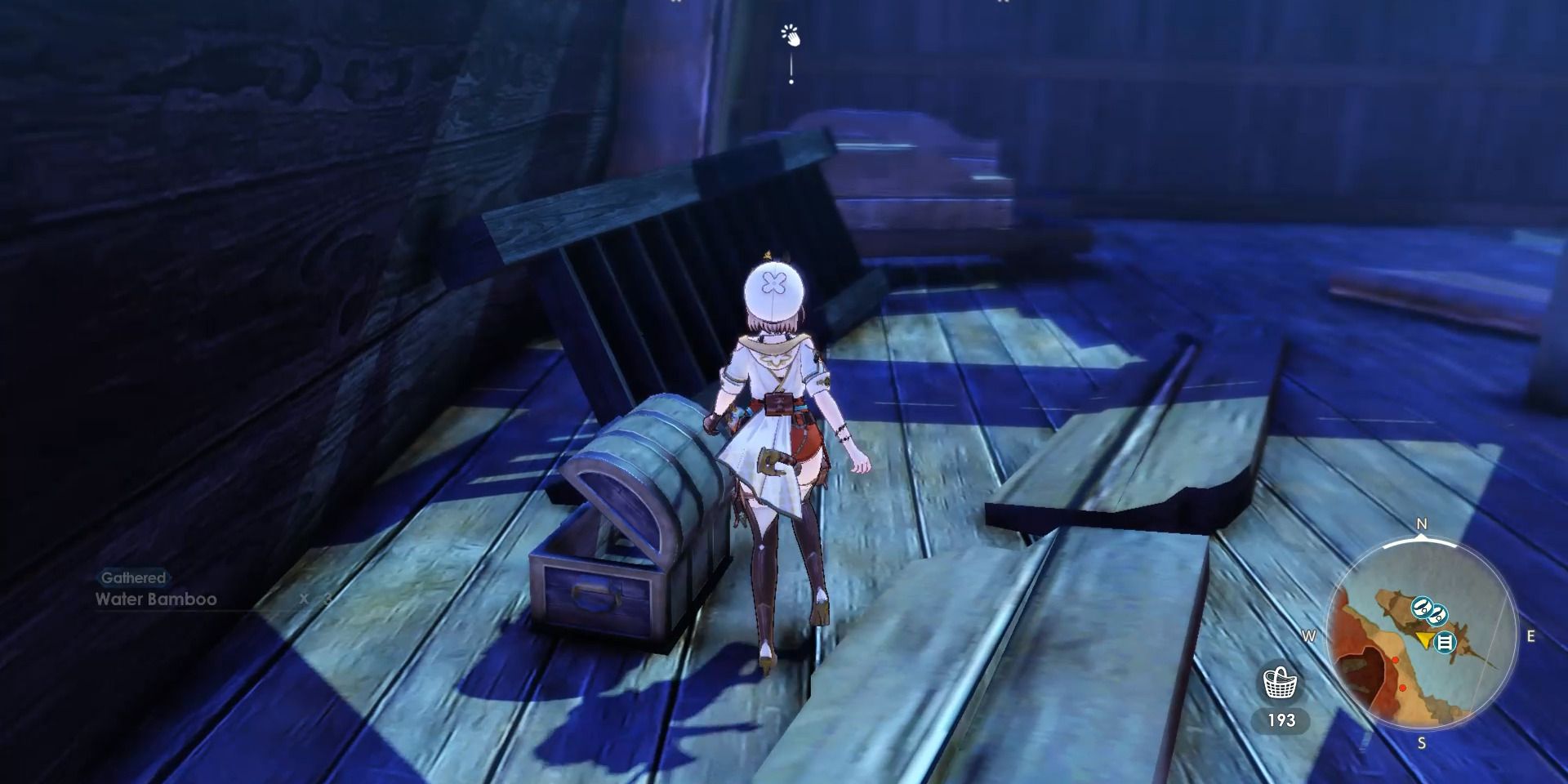1568x784 pixels.
Task: Toggle the Gathered notification badge
Action: 132,577
